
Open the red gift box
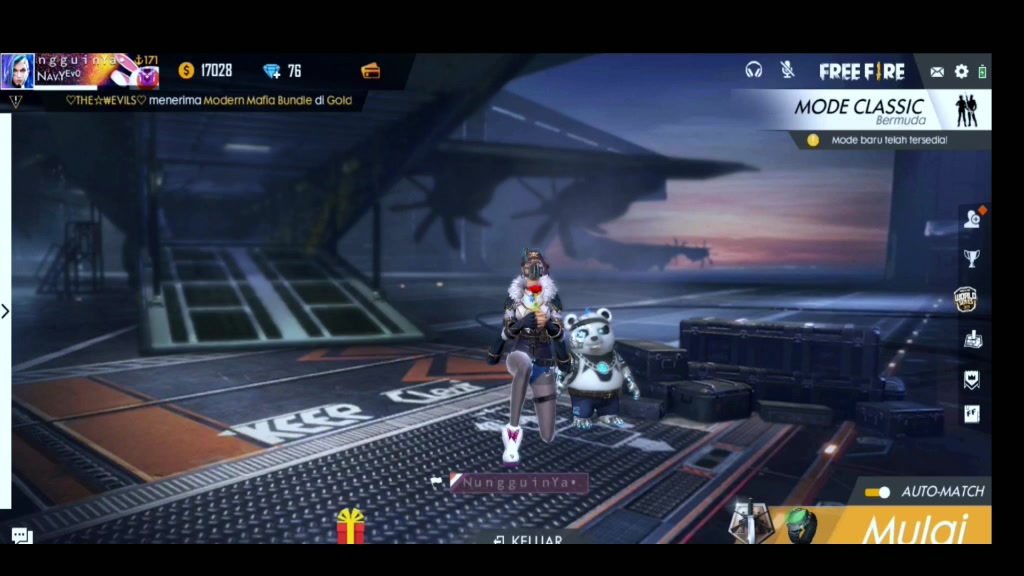click(350, 525)
